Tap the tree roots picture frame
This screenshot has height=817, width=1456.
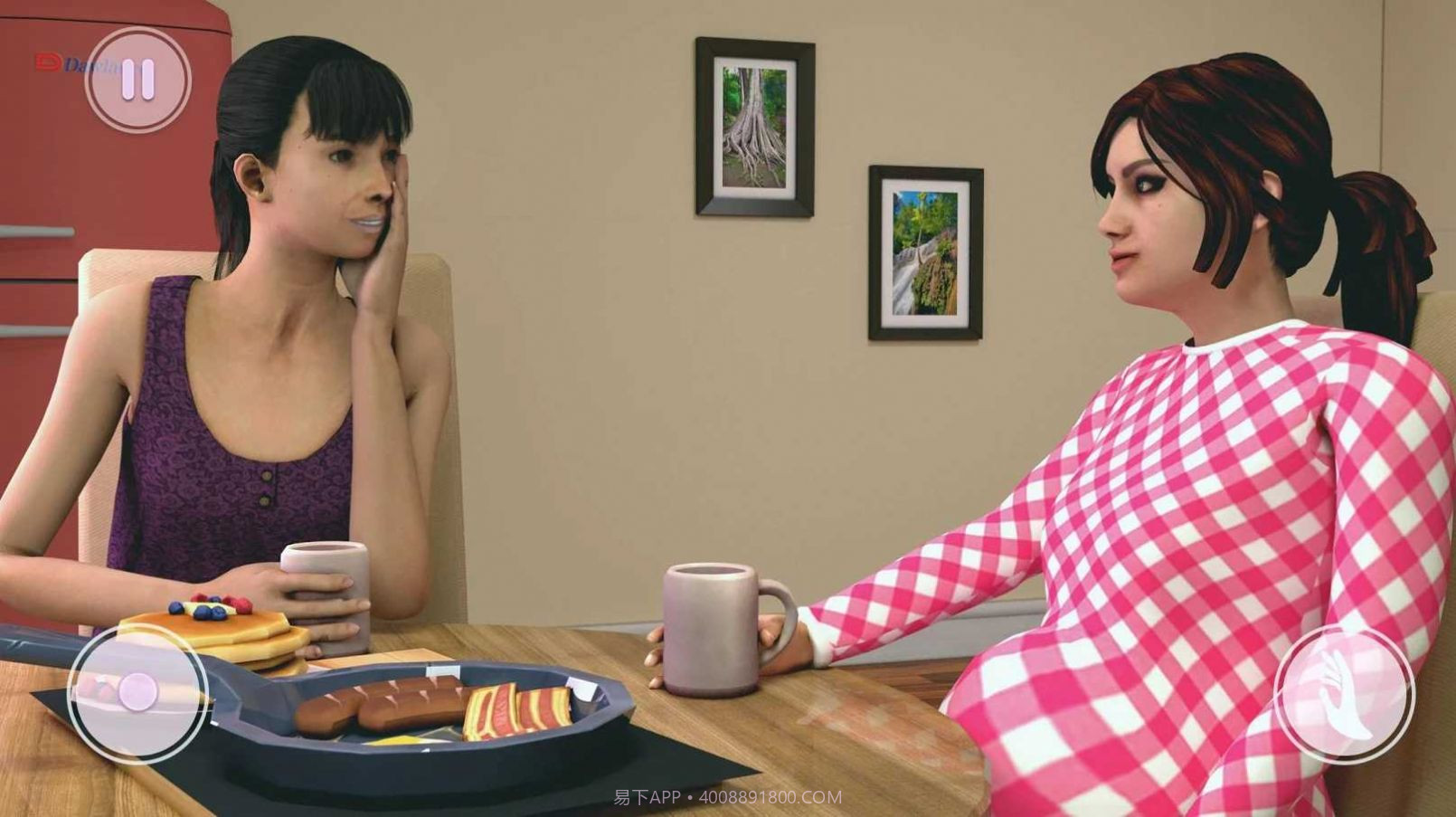click(x=752, y=125)
